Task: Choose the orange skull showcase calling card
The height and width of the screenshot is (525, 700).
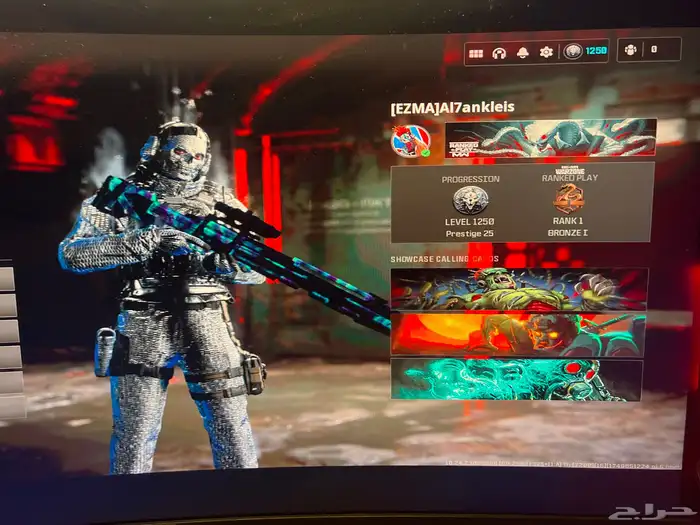Action: [x=518, y=334]
